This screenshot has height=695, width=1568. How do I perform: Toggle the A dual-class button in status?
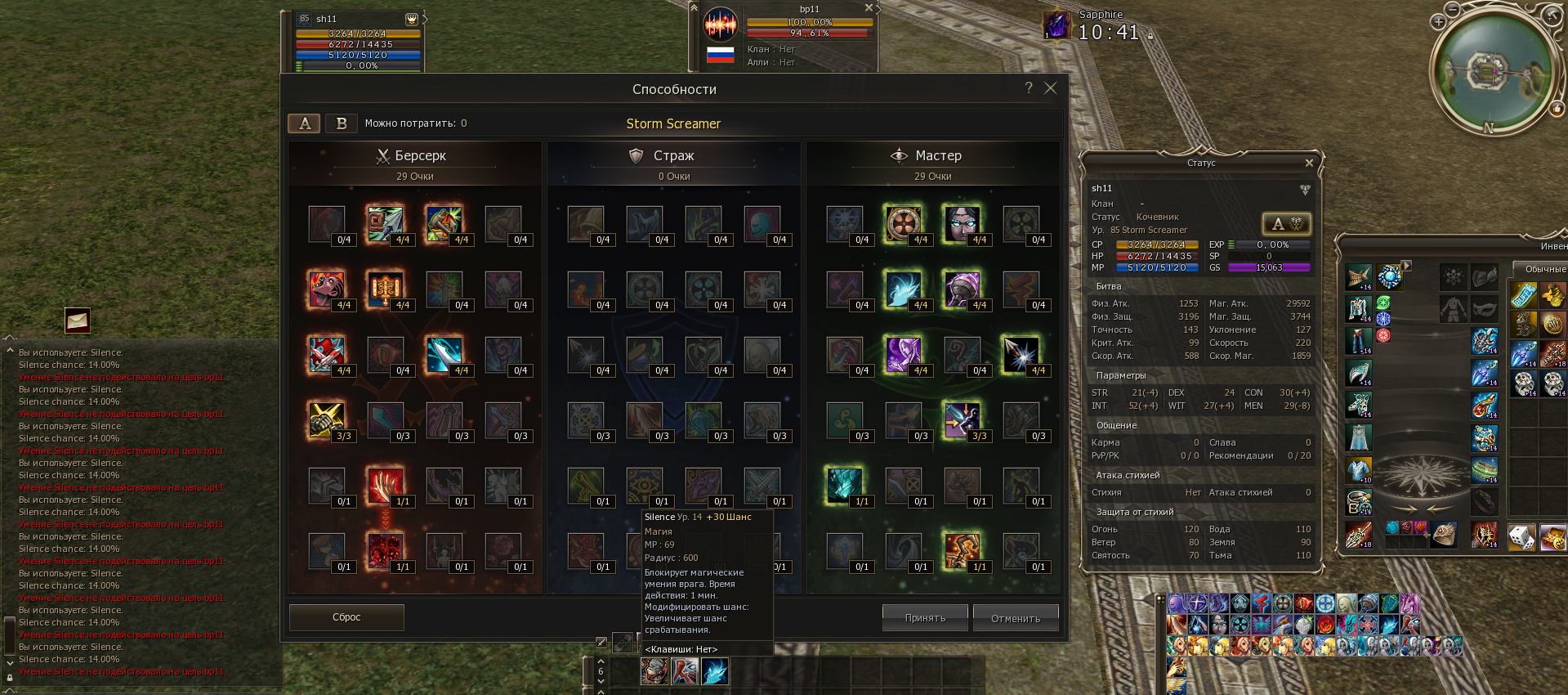coord(1286,224)
